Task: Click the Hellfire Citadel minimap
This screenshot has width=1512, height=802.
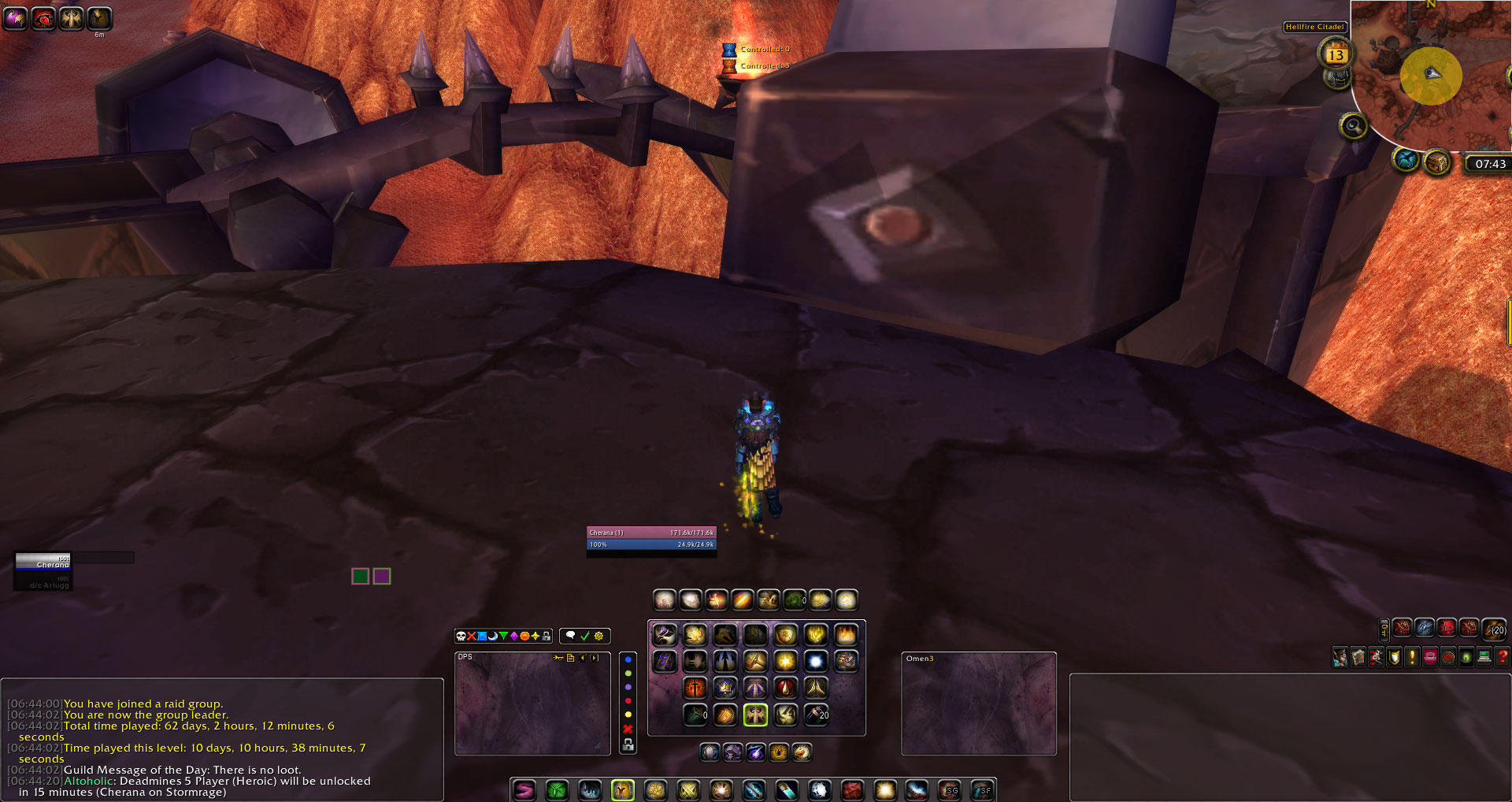Action: (x=1432, y=76)
